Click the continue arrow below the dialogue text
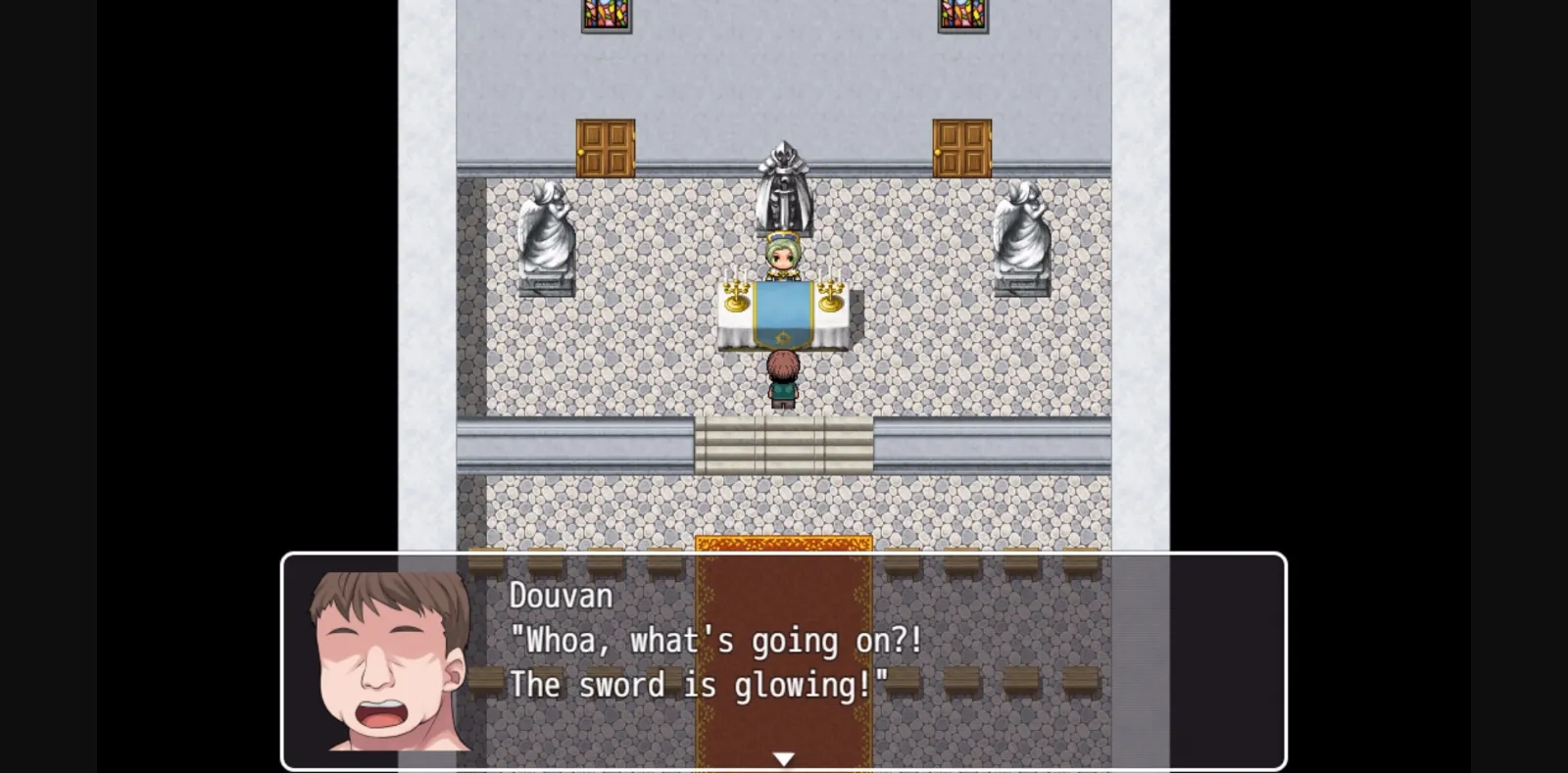Screen dimensions: 1568x773 coord(784,756)
